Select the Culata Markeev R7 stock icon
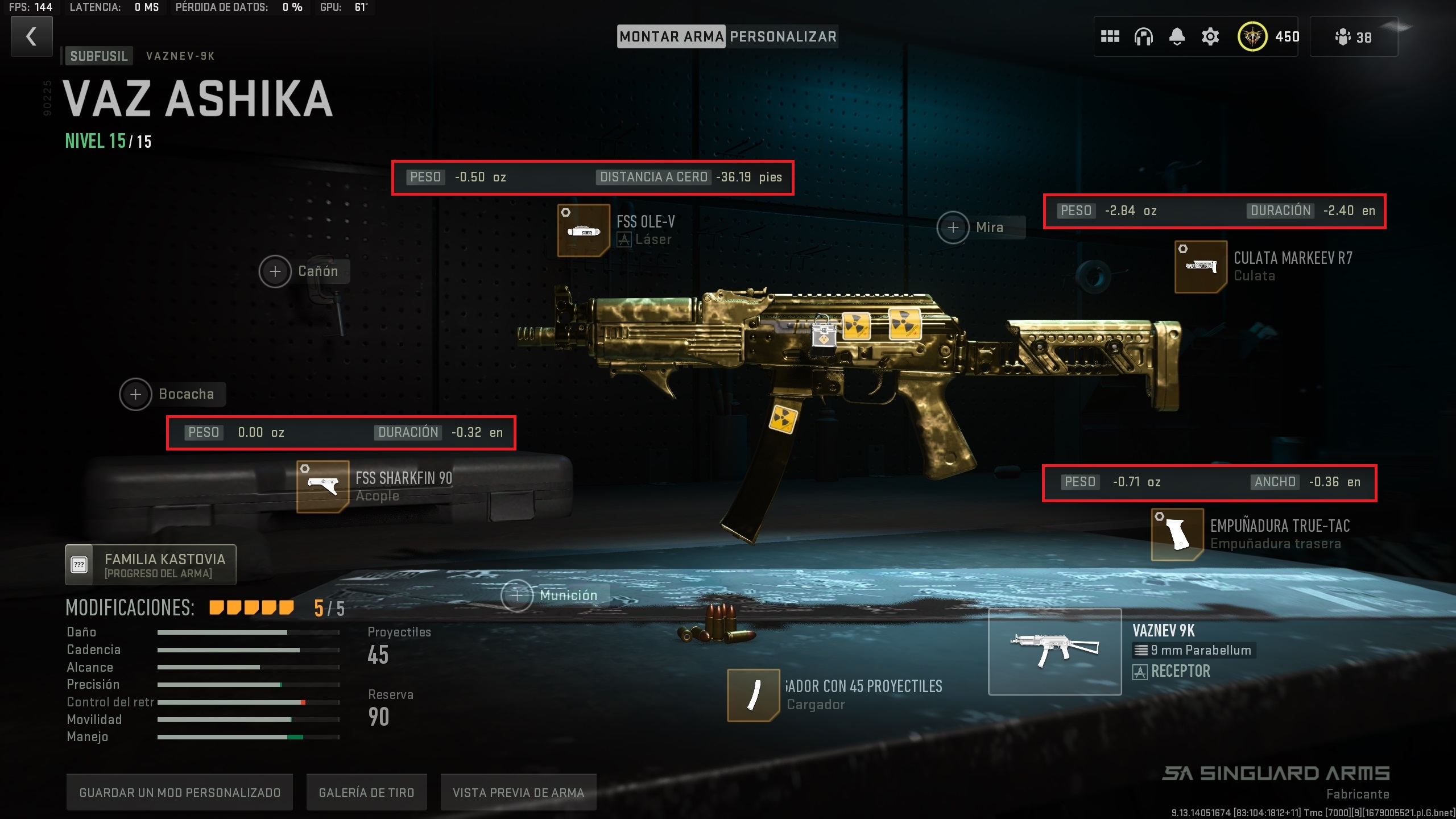Image resolution: width=1456 pixels, height=819 pixels. (x=1202, y=267)
